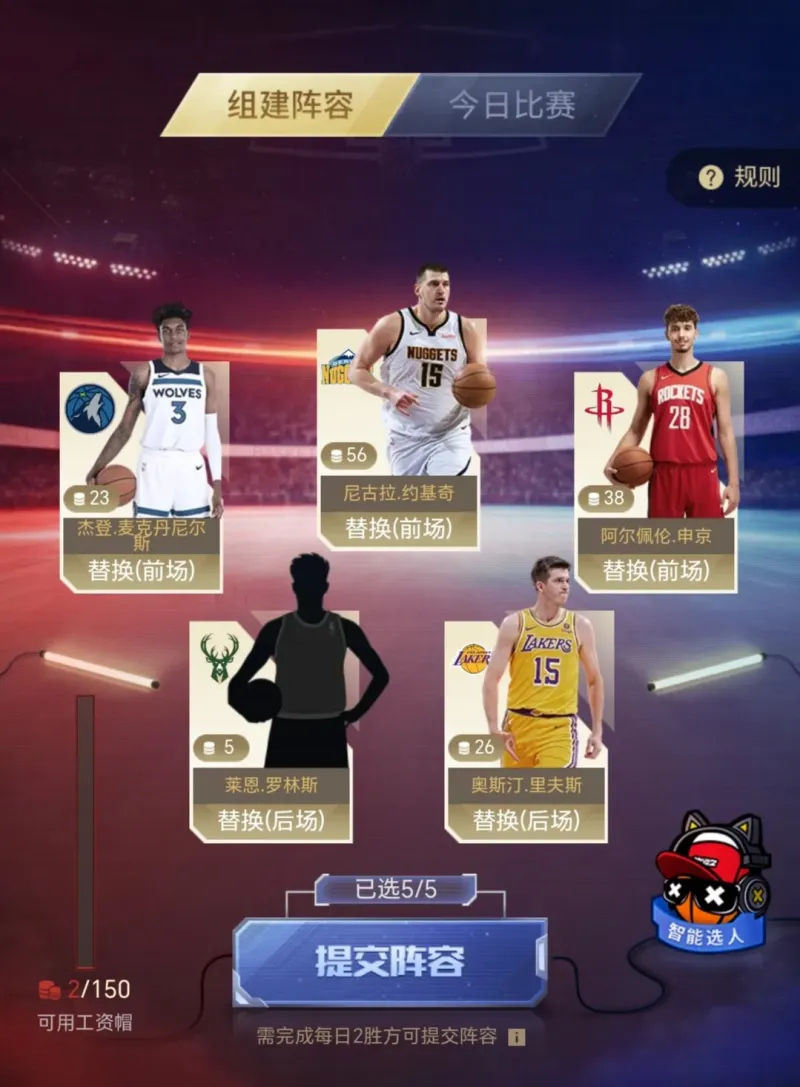
Task: Replace frontcourt player 尼古拉.约基奇
Action: point(397,528)
